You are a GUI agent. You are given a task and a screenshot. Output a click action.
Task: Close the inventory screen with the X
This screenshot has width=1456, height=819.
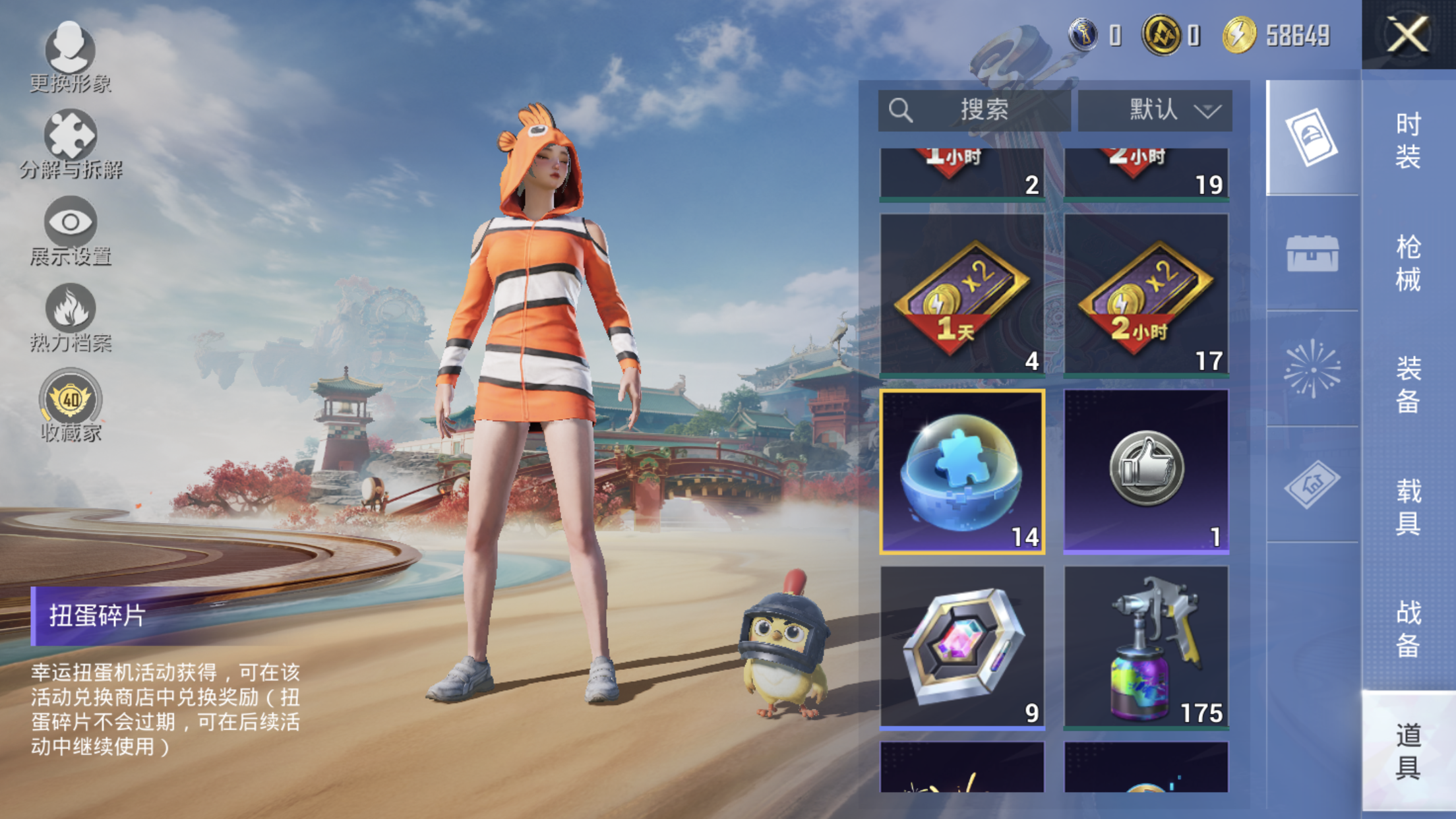tap(1407, 34)
